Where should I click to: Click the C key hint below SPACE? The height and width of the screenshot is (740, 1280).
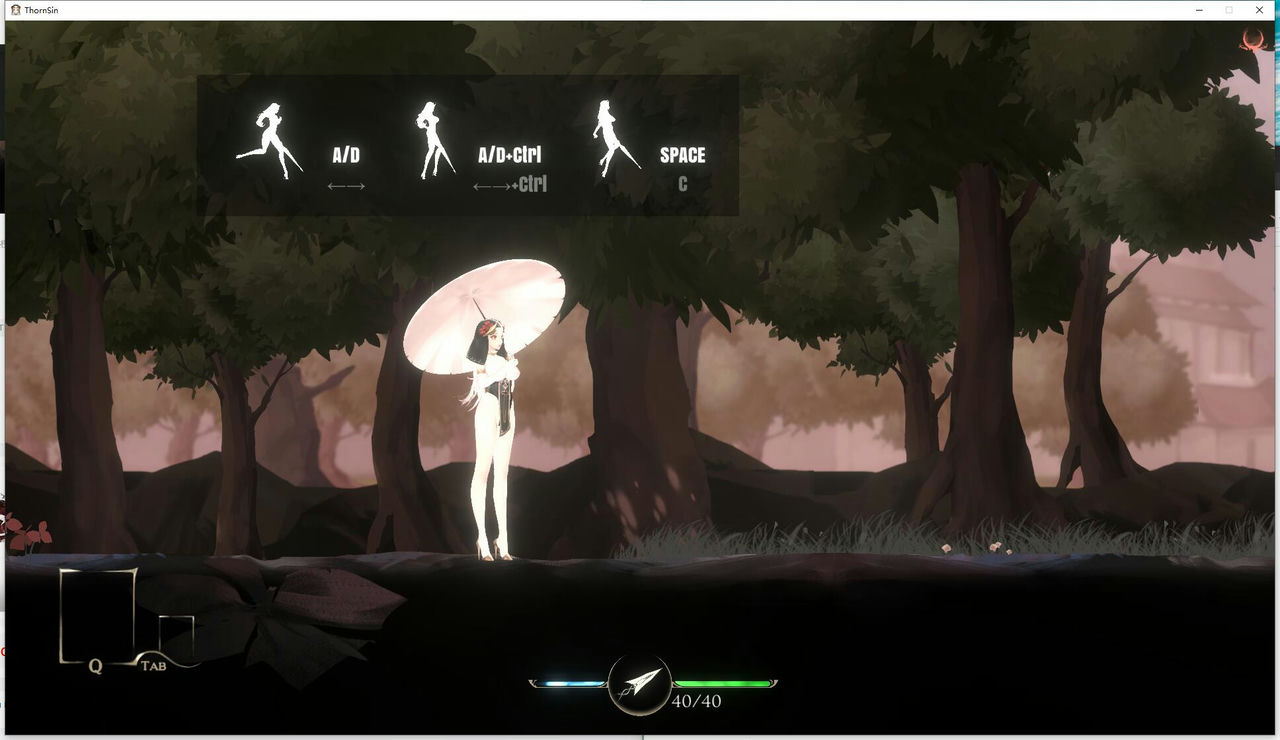684,184
